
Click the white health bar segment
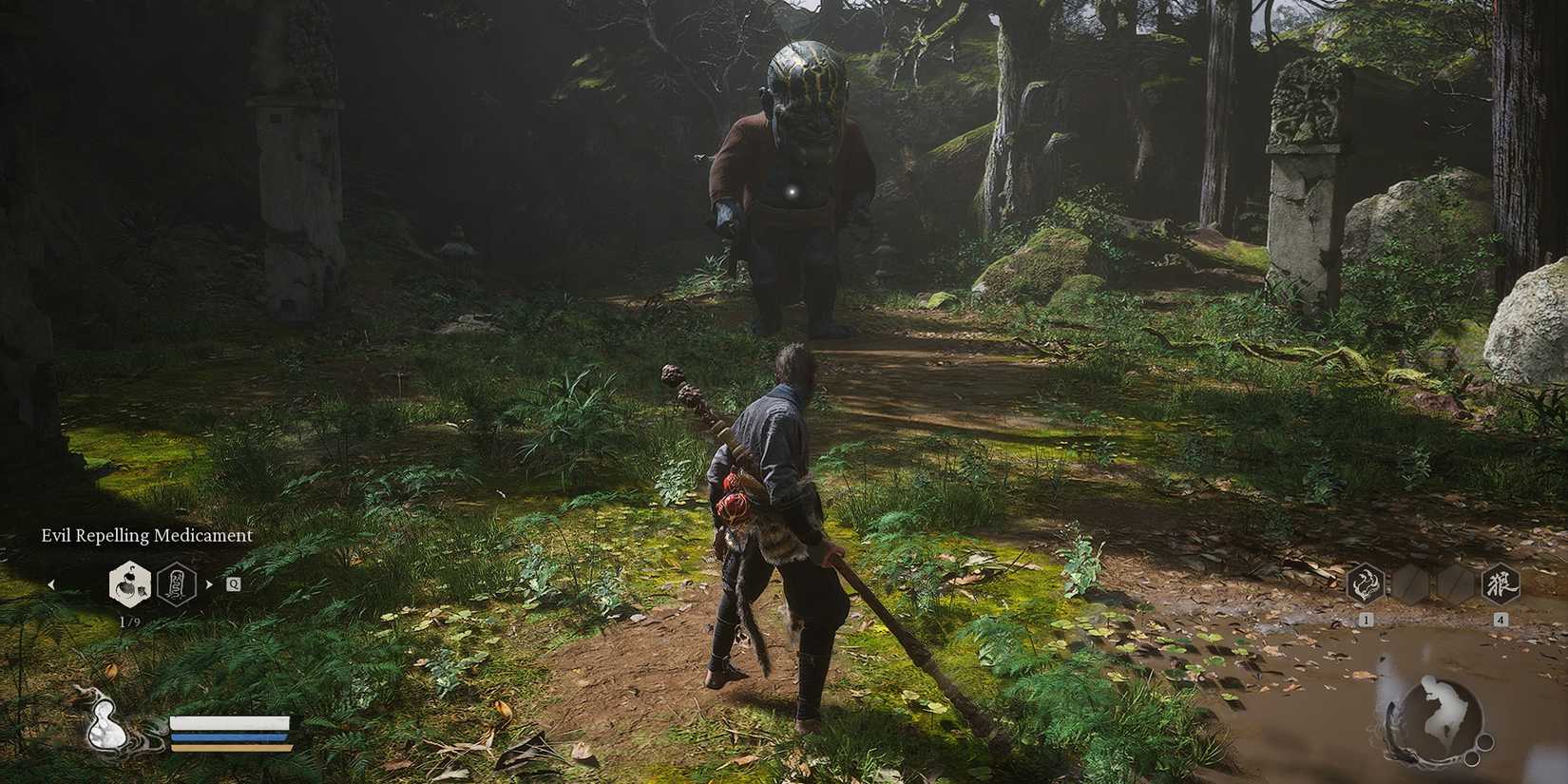(228, 725)
